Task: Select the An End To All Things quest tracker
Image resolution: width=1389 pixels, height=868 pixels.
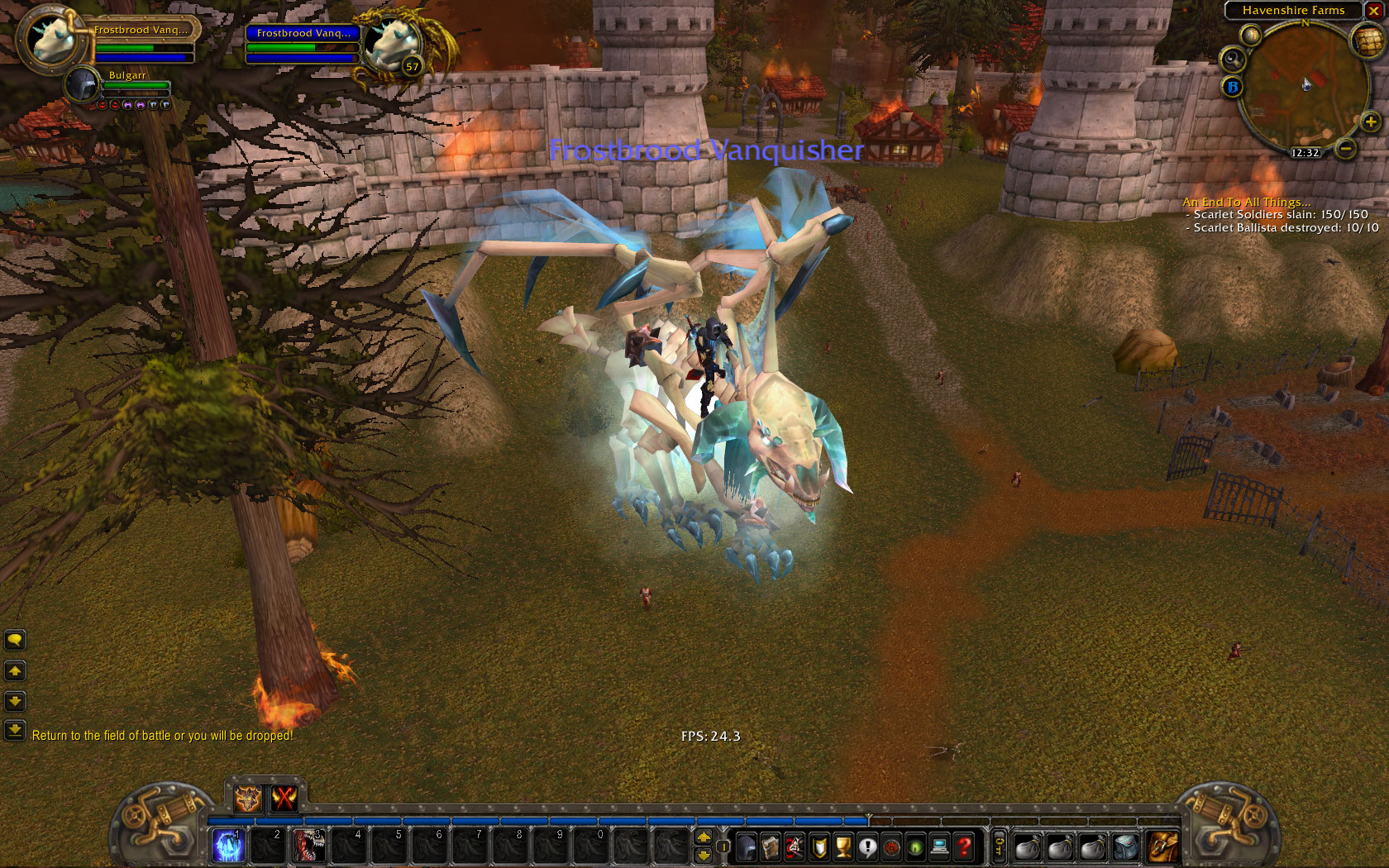Action: [1246, 202]
